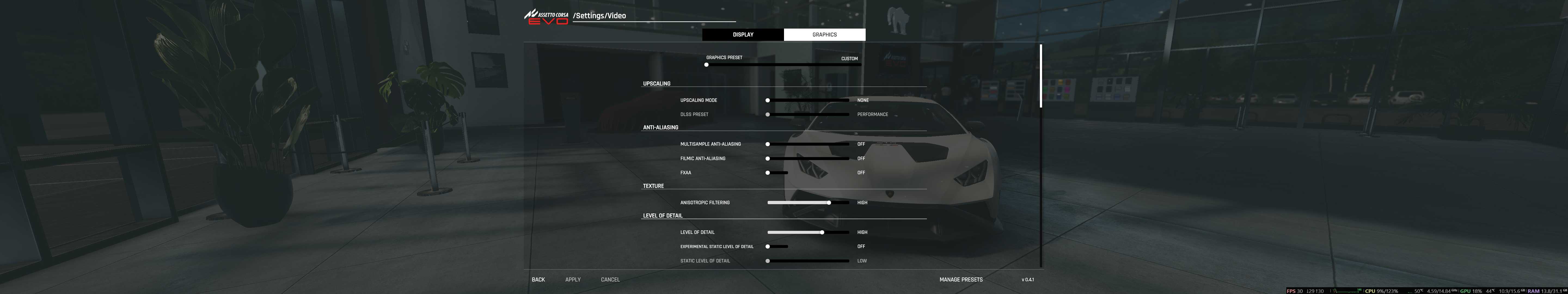
Task: Click the settings list scrollbar
Action: [x=1041, y=76]
